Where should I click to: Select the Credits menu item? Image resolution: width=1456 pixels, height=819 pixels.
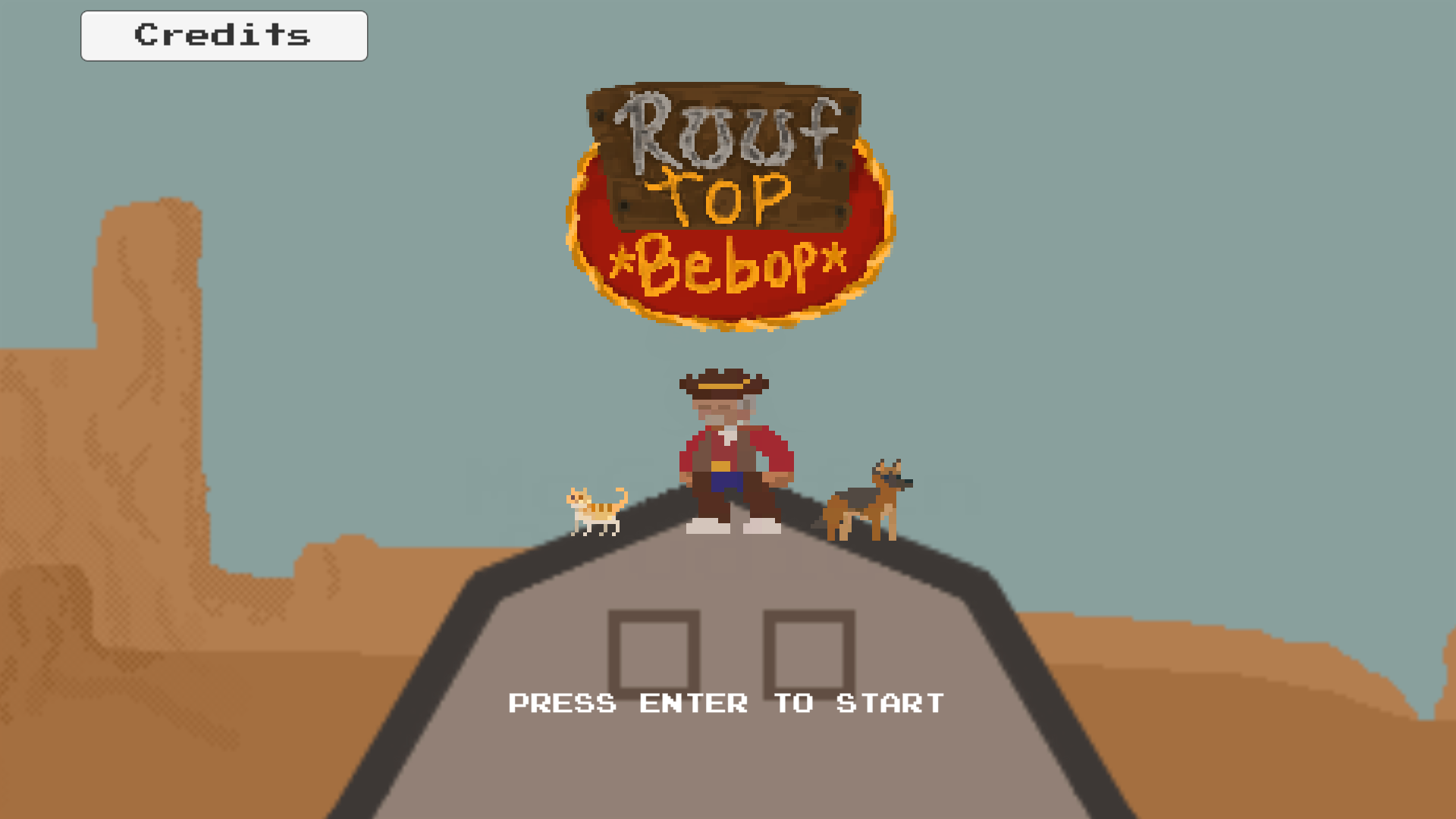(x=223, y=35)
